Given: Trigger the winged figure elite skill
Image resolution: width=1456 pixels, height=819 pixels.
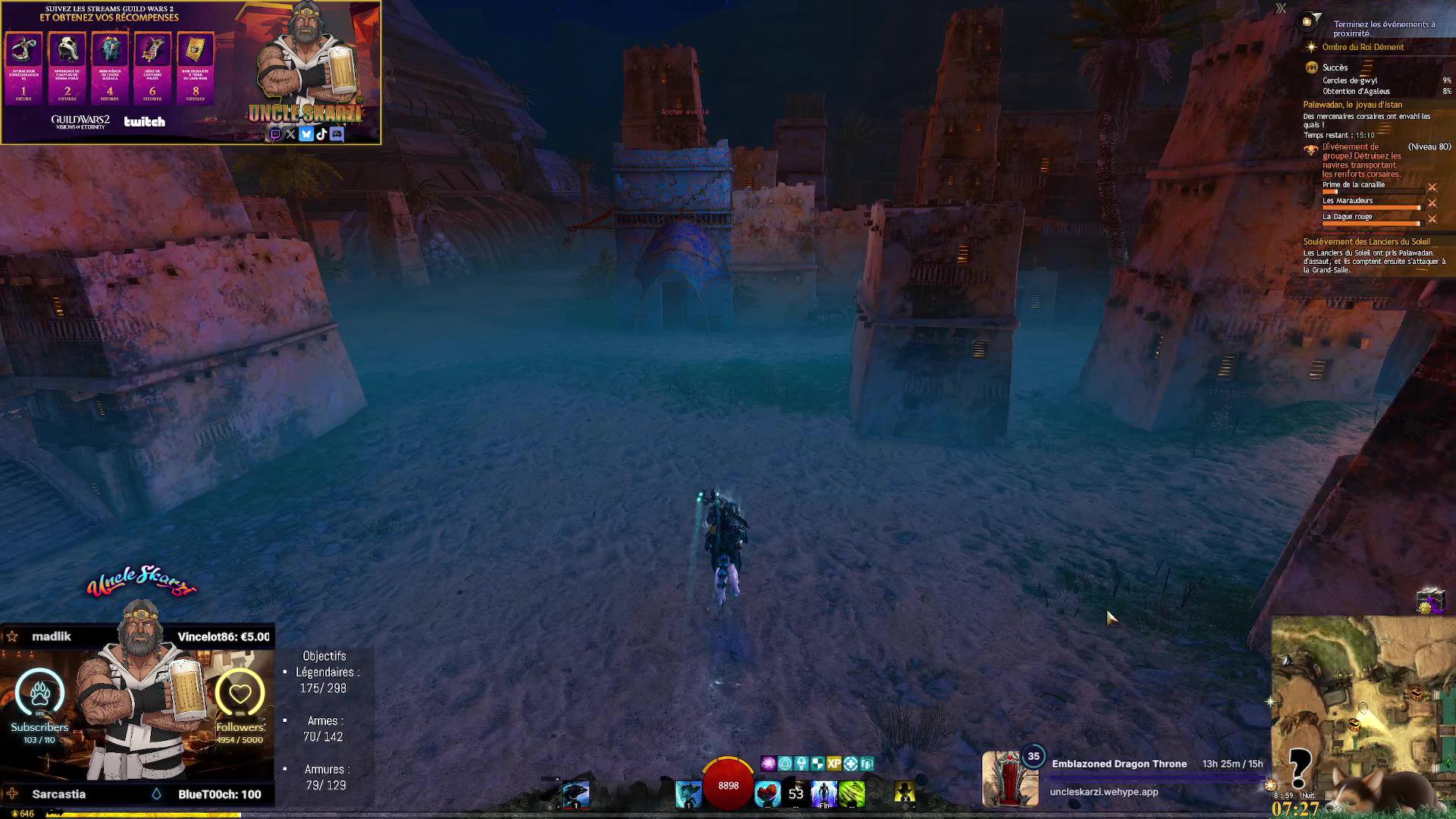Looking at the screenshot, I should (x=824, y=794).
